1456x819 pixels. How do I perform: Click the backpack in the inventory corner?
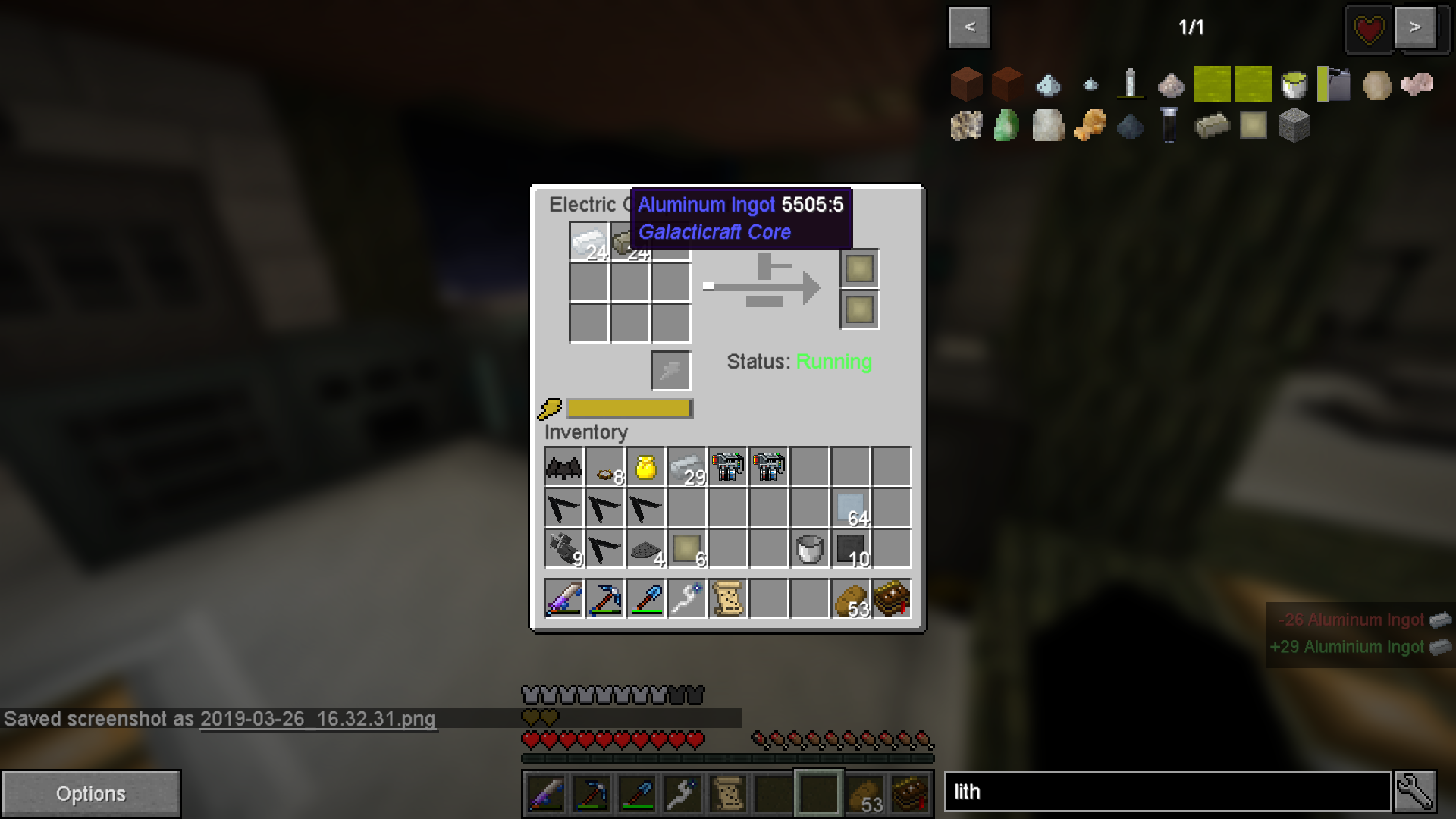click(891, 599)
